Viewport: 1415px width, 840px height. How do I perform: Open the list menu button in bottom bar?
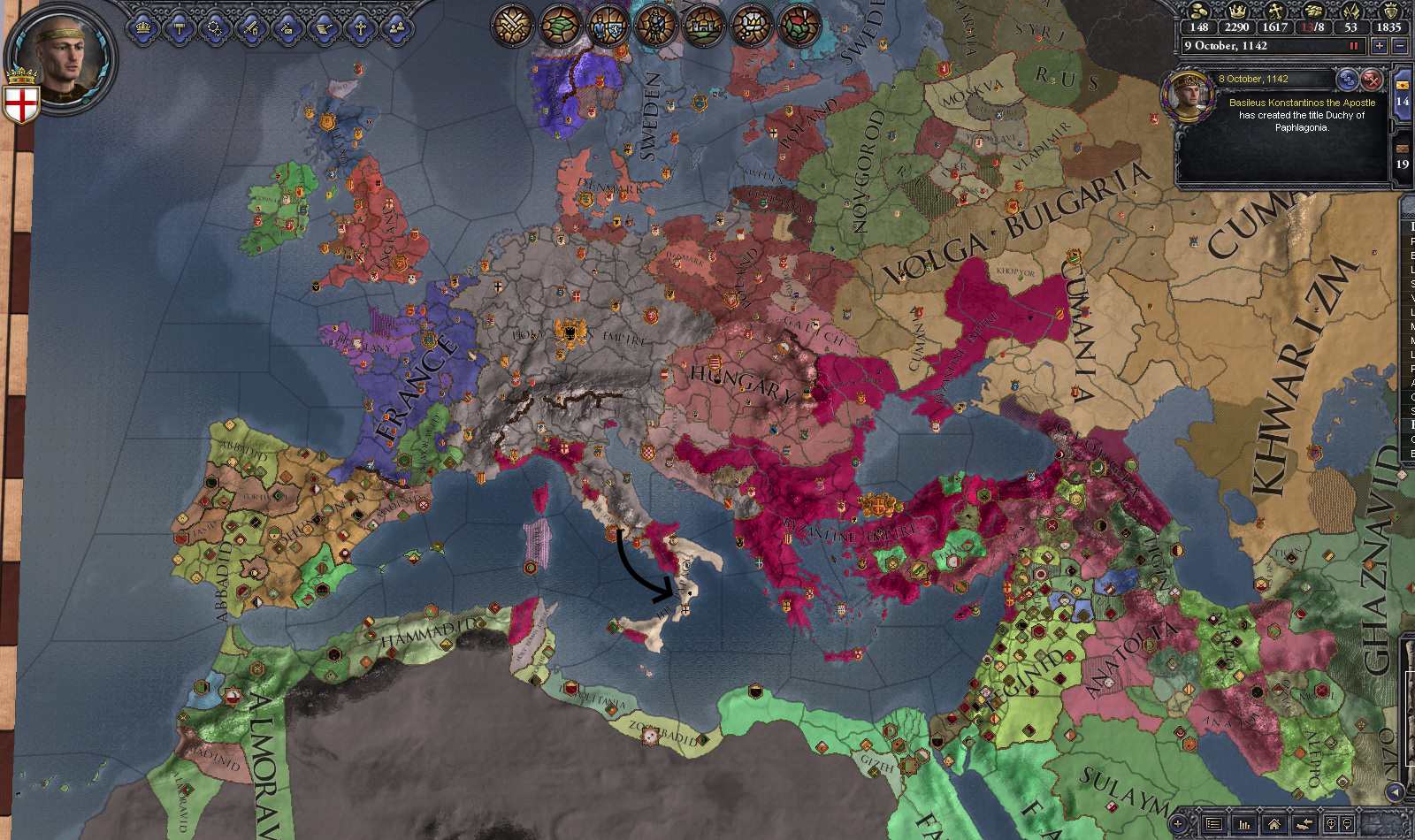1215,824
